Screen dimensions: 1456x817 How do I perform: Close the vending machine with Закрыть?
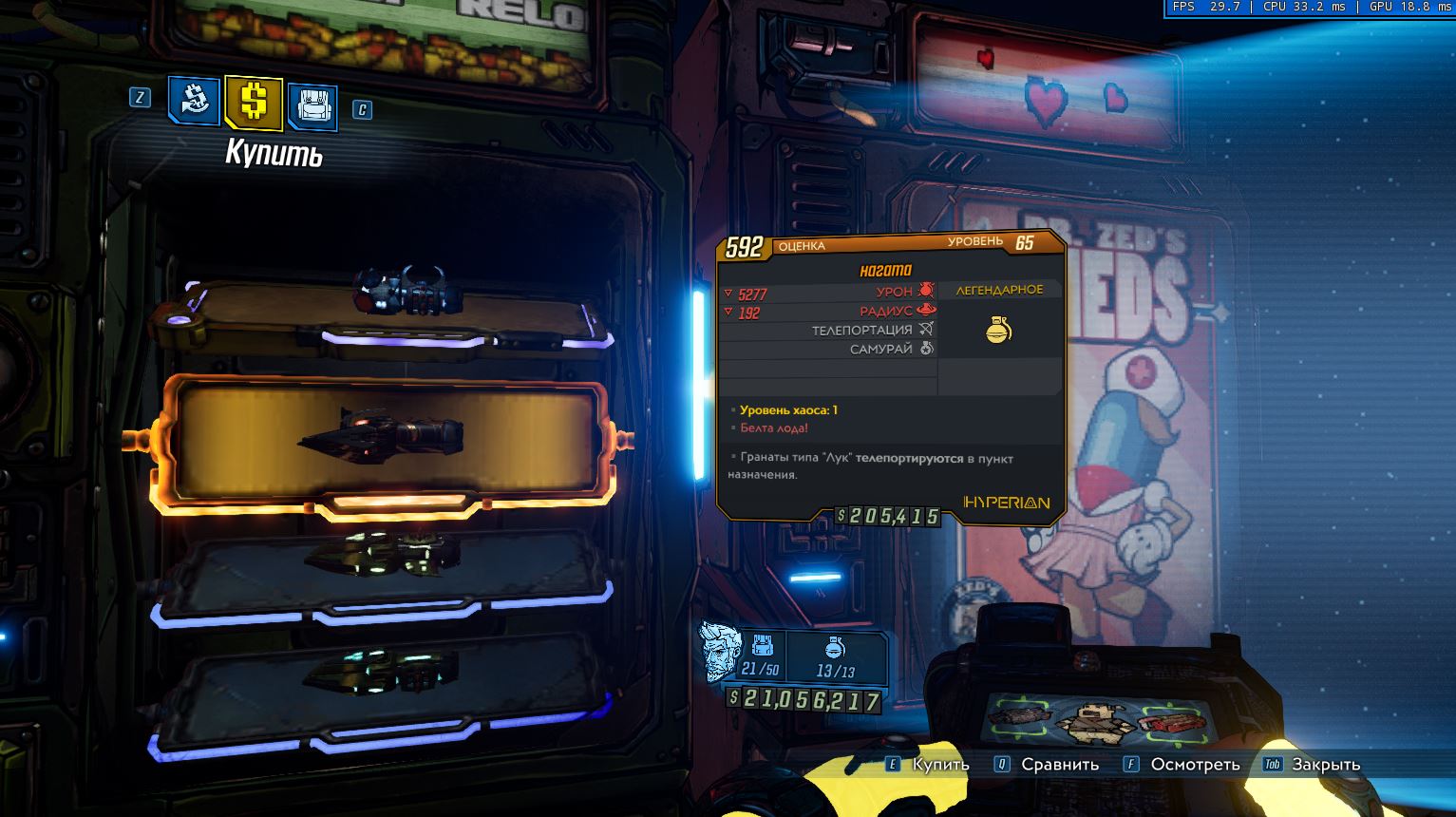(x=1313, y=764)
